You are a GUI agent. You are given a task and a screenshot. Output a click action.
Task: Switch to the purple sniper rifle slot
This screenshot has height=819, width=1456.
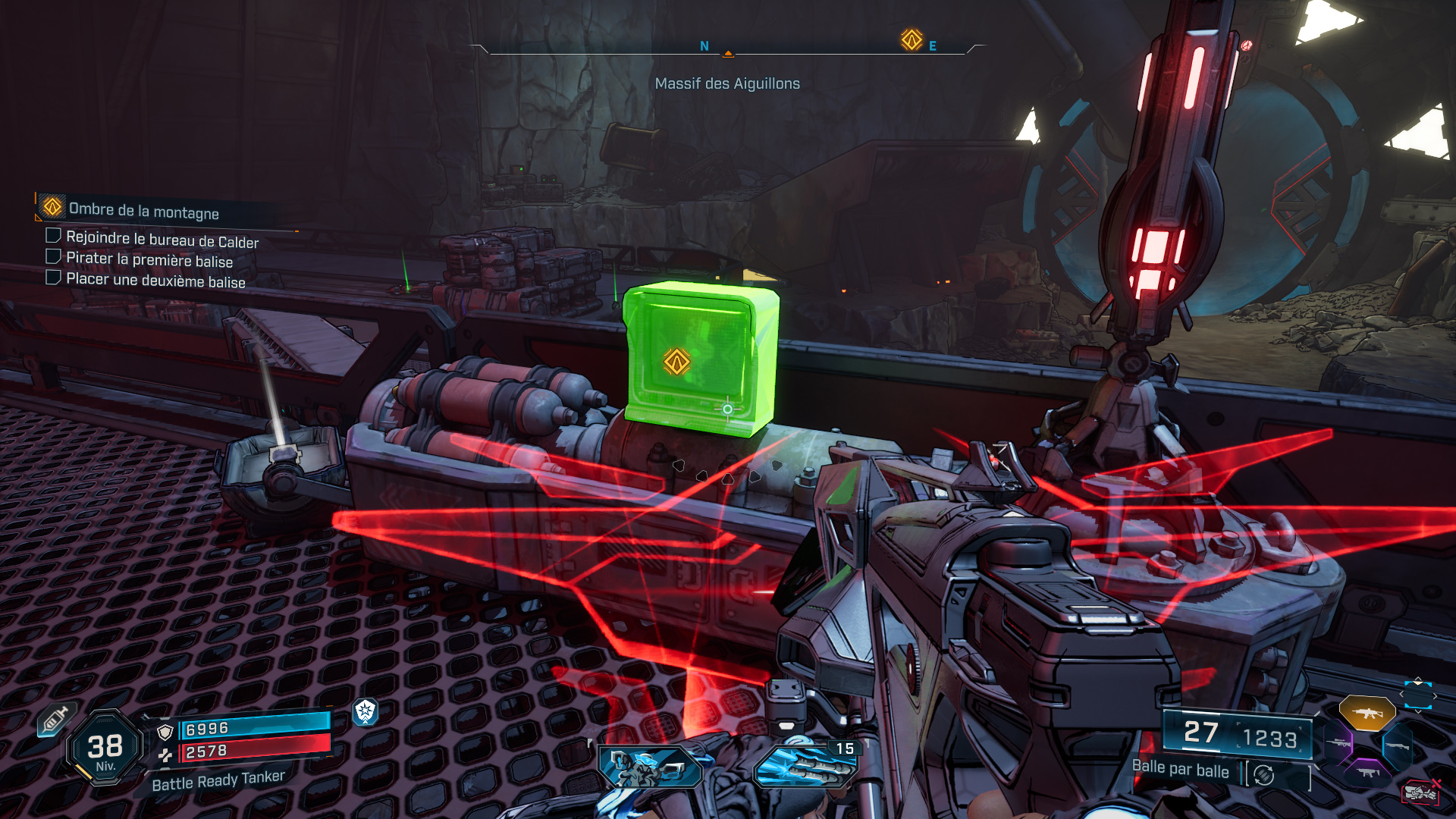point(1338,742)
